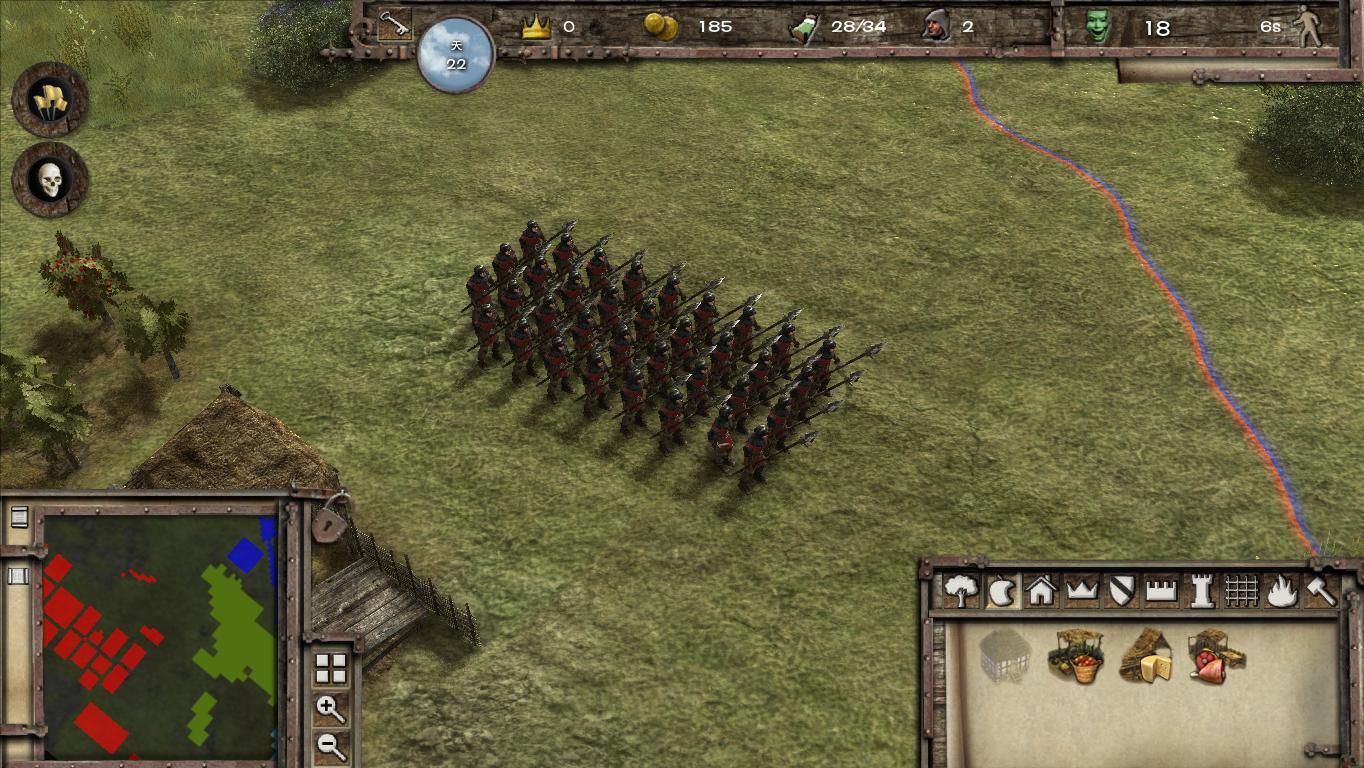This screenshot has height=768, width=1364.
Task: Switch to the apple food tab
Action: coord(1001,592)
